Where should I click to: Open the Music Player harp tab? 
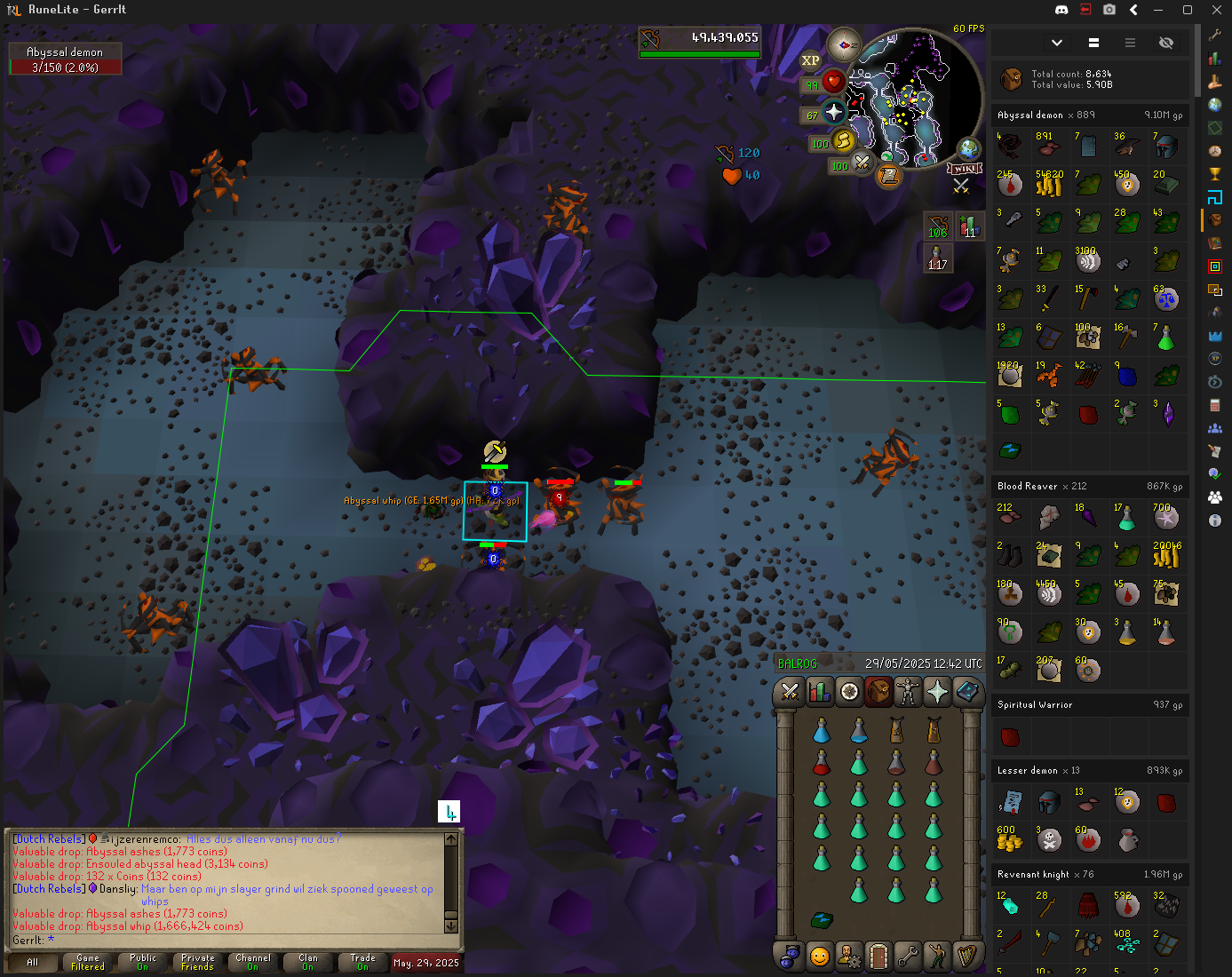coord(966,957)
